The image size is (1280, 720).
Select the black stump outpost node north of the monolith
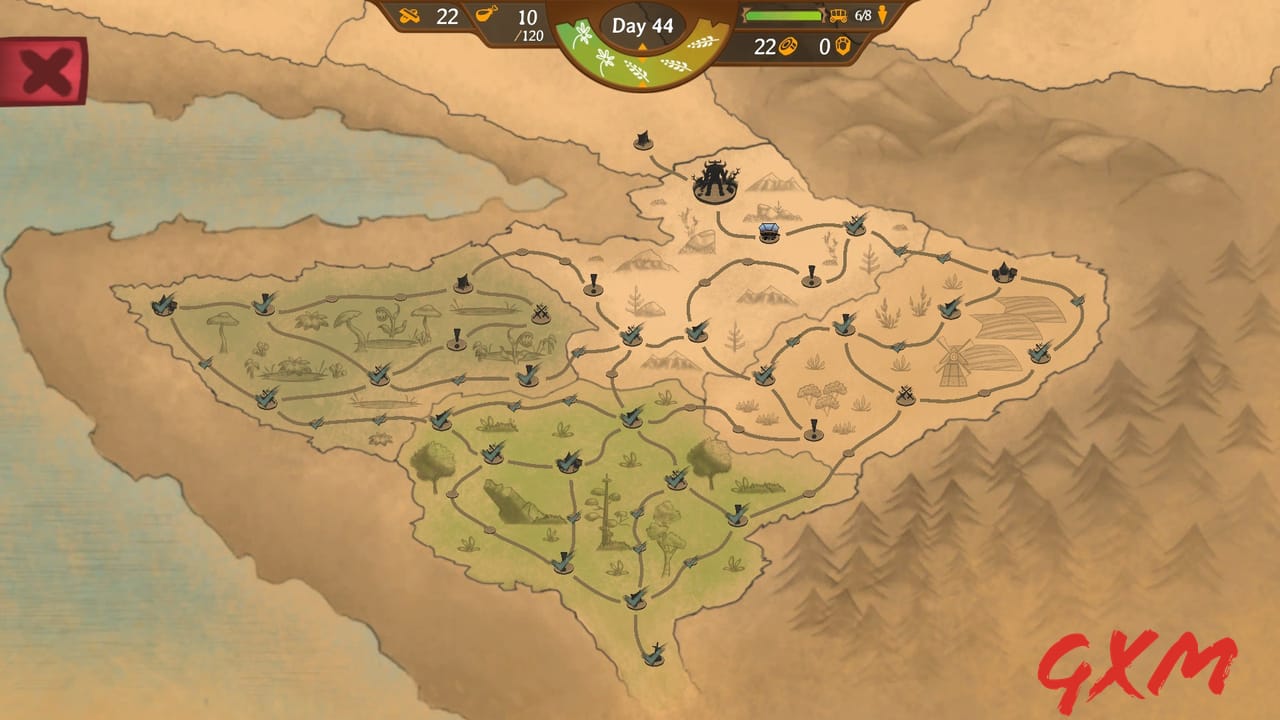(x=641, y=142)
